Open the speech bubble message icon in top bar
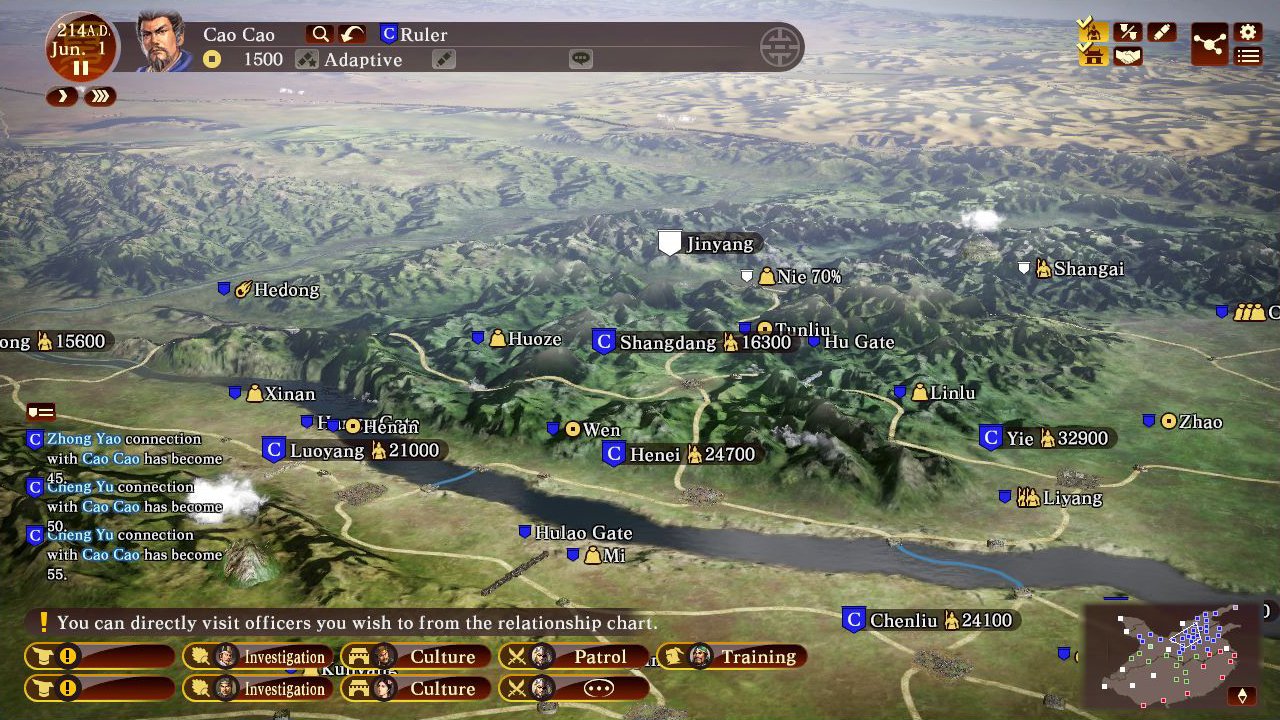 coord(581,59)
